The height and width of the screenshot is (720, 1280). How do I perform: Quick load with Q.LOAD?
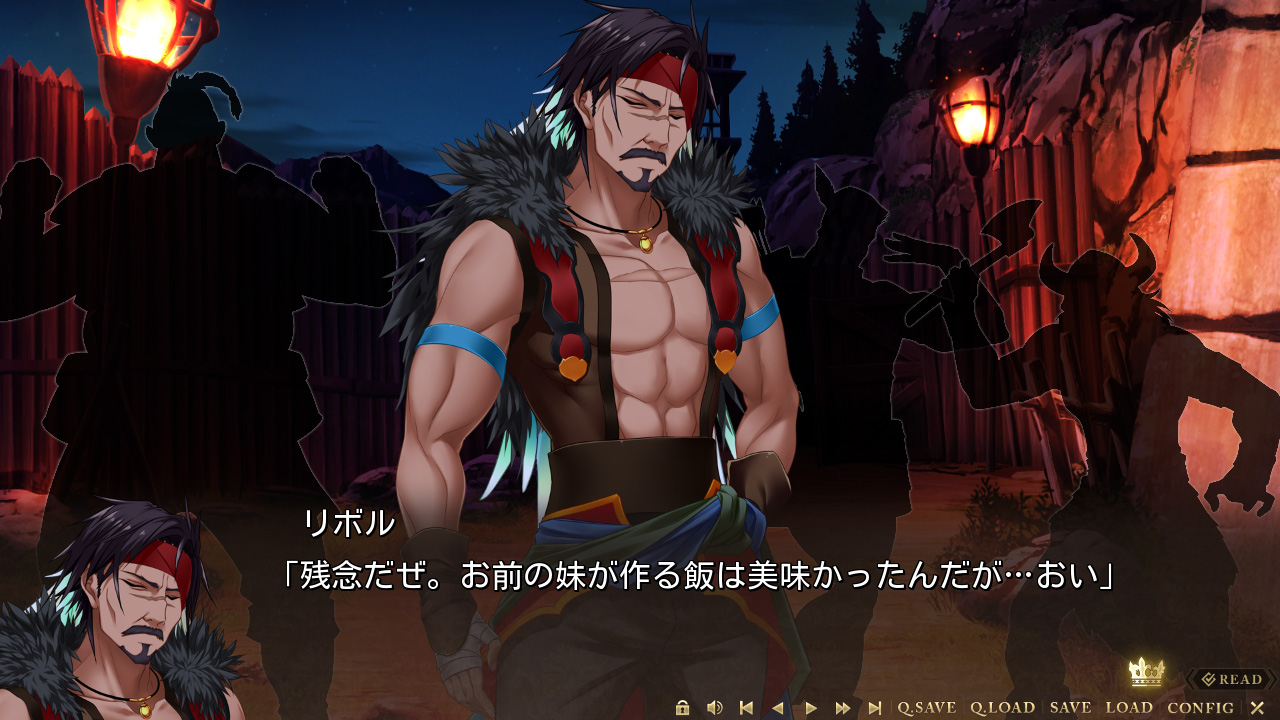pos(1002,708)
